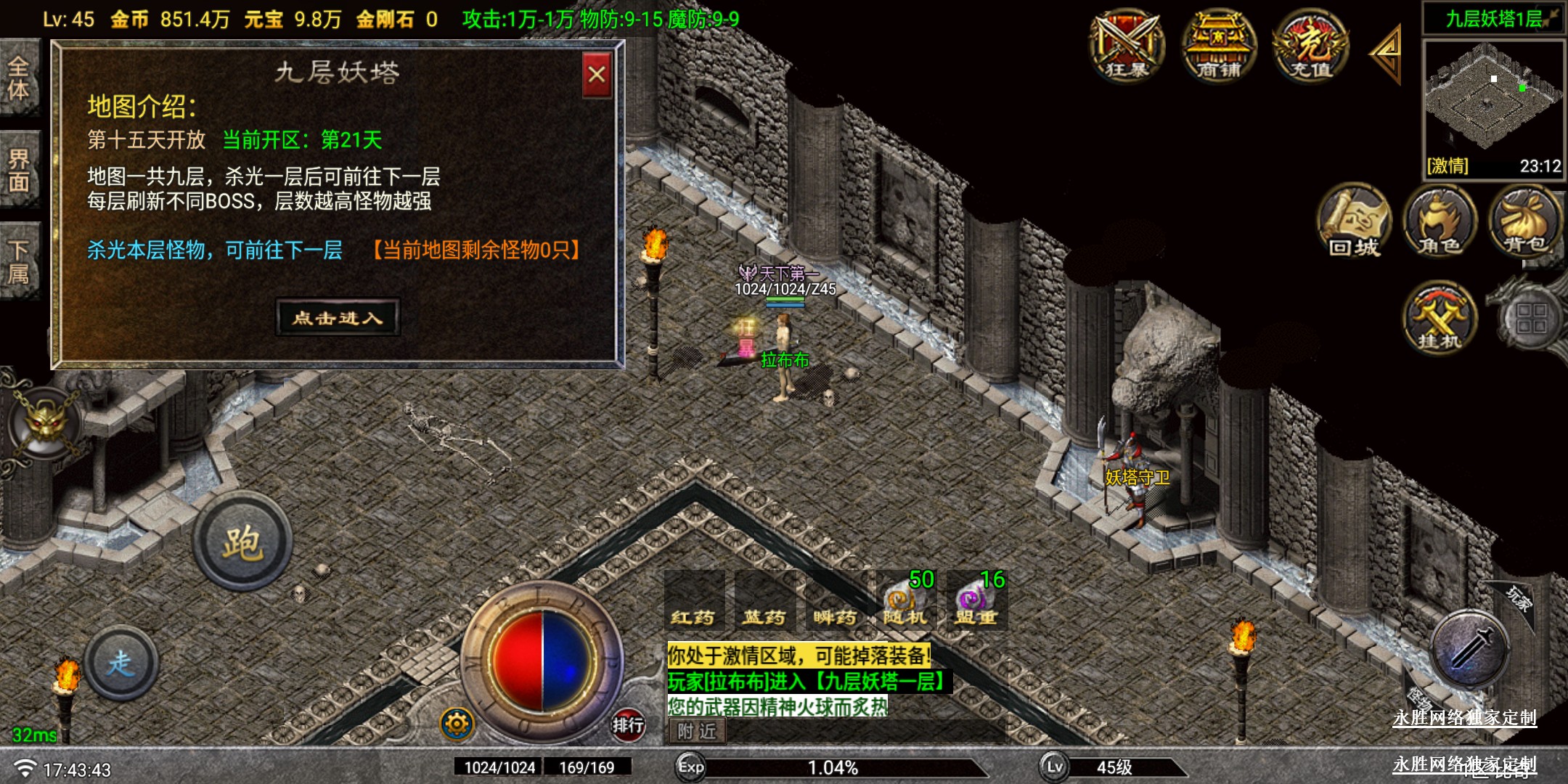Open the 排行 ranking list
This screenshot has width=1568, height=784.
tap(627, 724)
